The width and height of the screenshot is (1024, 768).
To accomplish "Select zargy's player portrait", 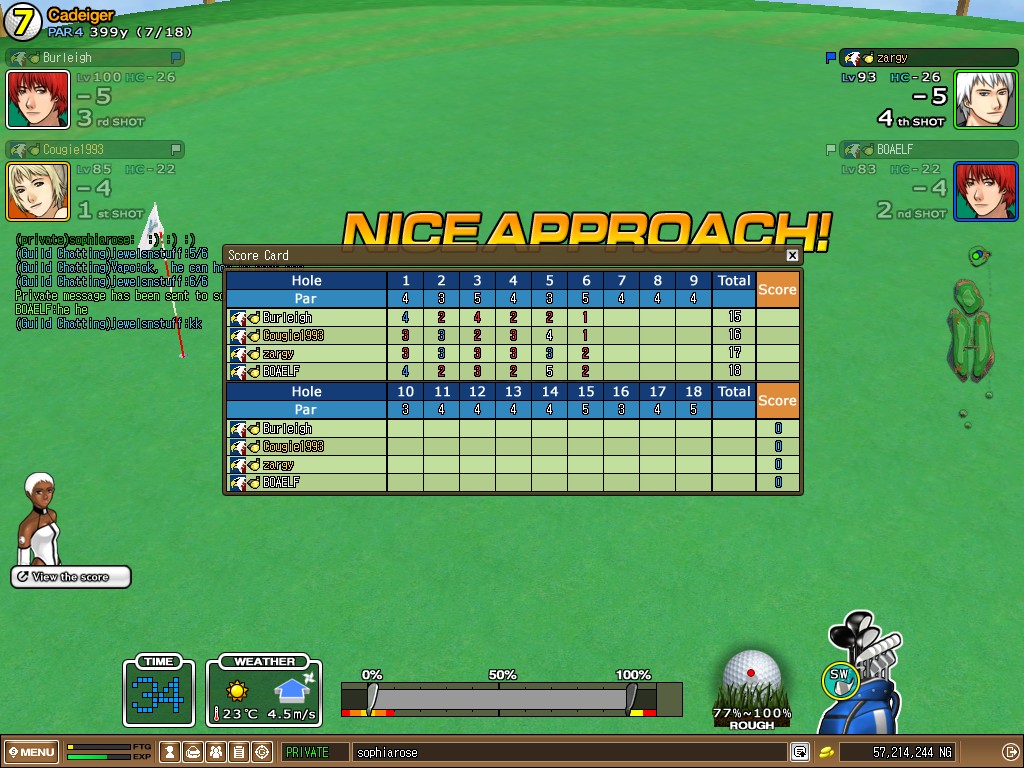I will (986, 99).
